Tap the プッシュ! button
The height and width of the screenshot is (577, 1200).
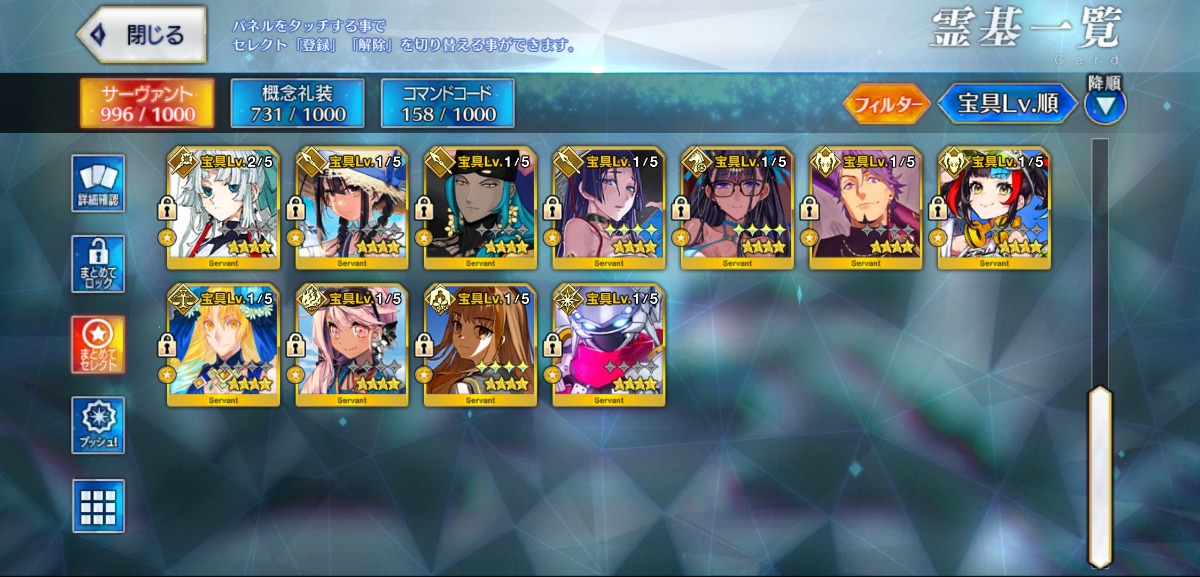[99, 425]
